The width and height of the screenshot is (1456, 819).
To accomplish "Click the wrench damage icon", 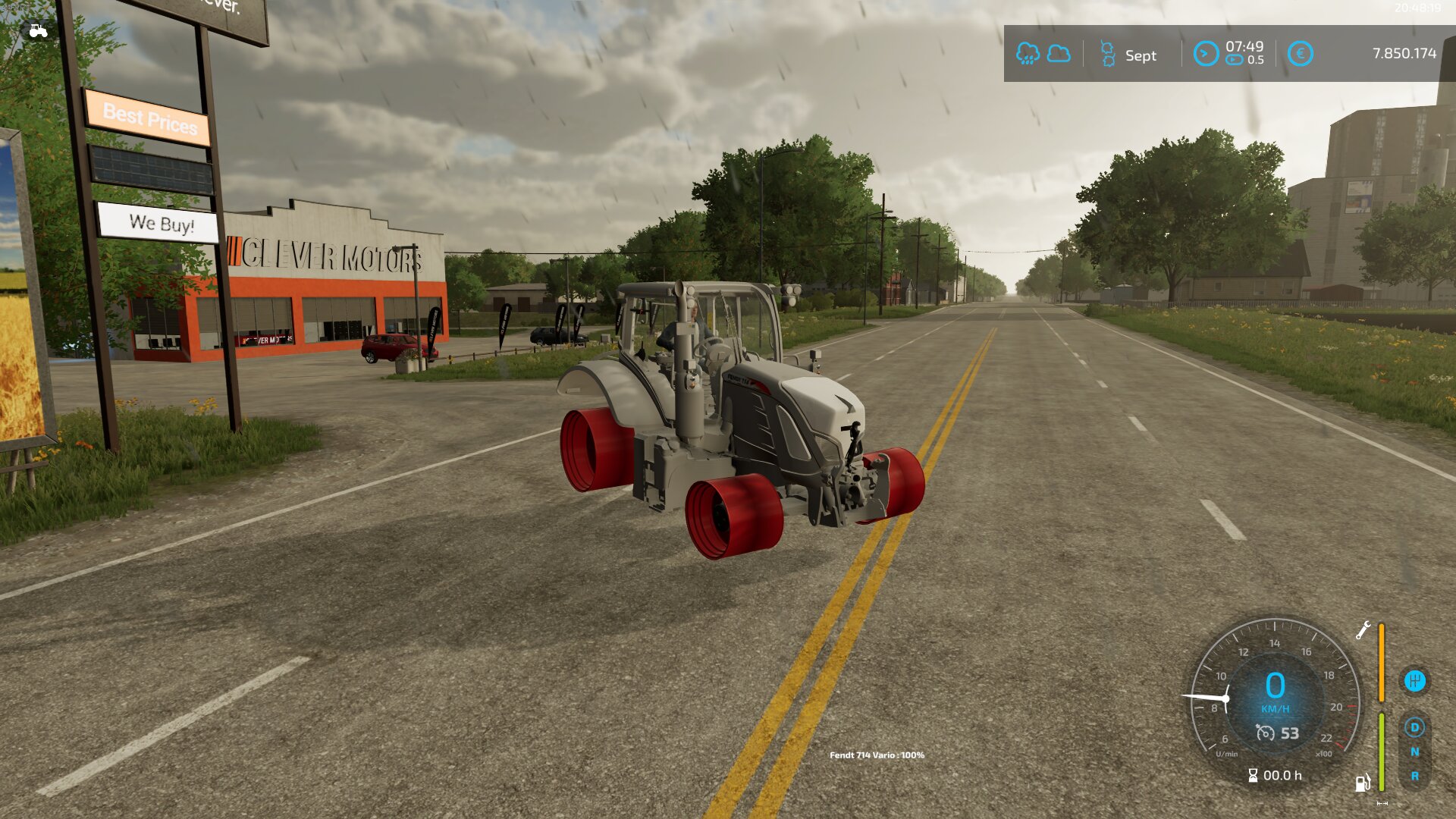I will coord(1363,630).
